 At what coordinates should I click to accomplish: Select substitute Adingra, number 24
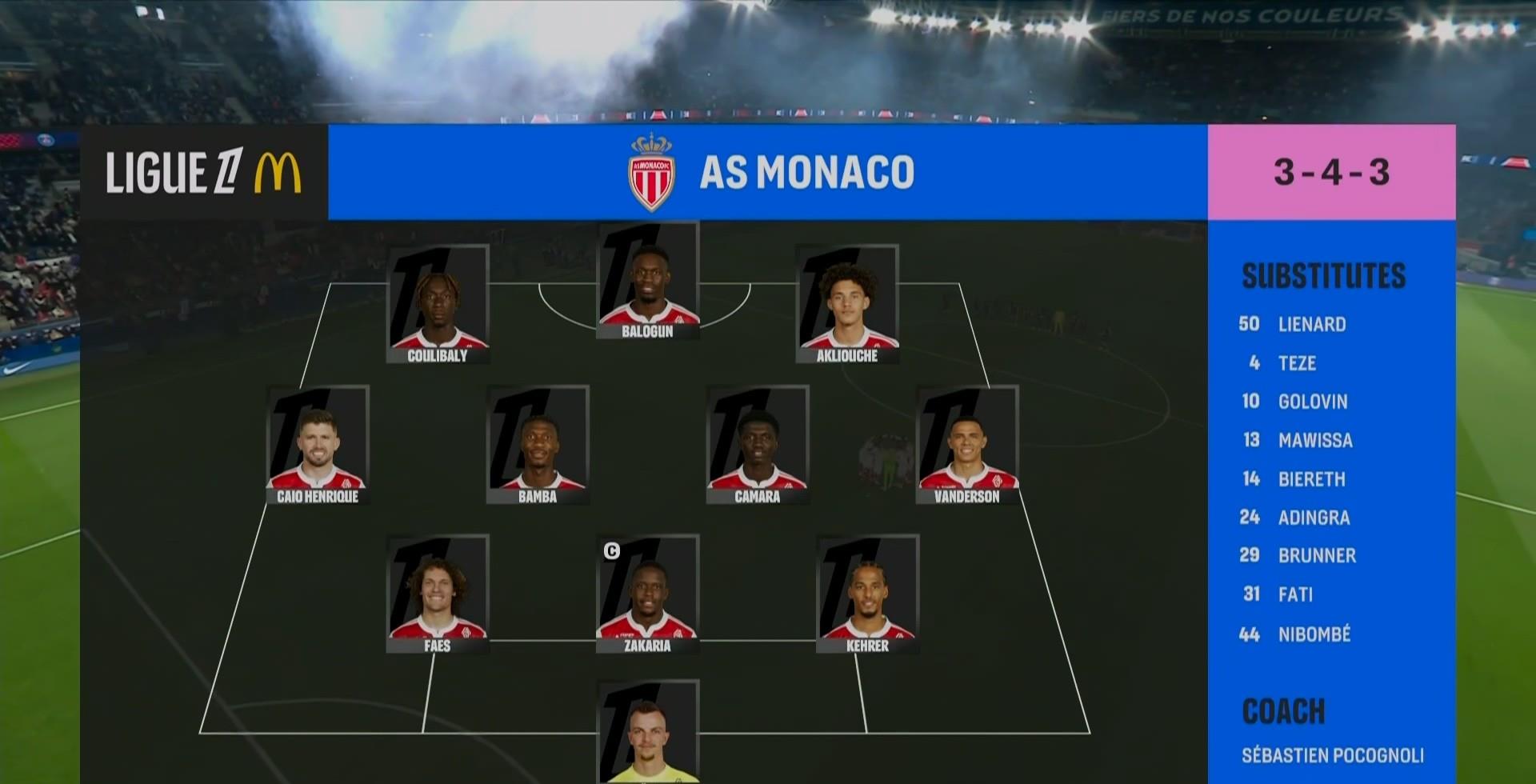(1314, 518)
